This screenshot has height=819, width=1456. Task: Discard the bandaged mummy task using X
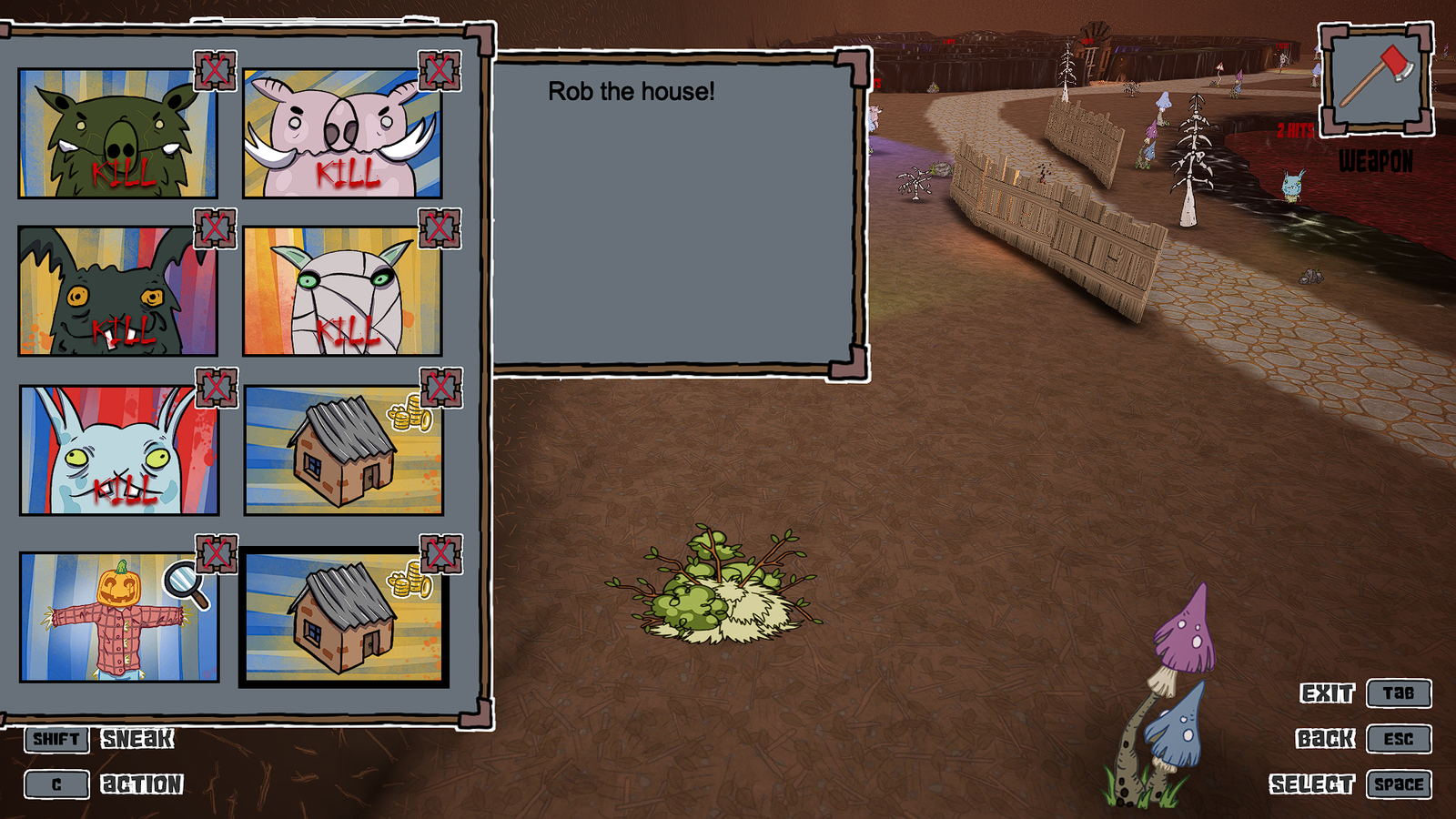click(x=440, y=227)
